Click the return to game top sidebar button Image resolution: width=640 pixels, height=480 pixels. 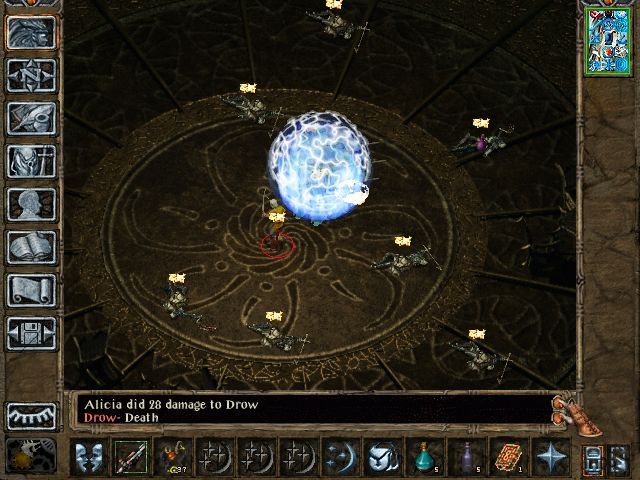point(31,32)
